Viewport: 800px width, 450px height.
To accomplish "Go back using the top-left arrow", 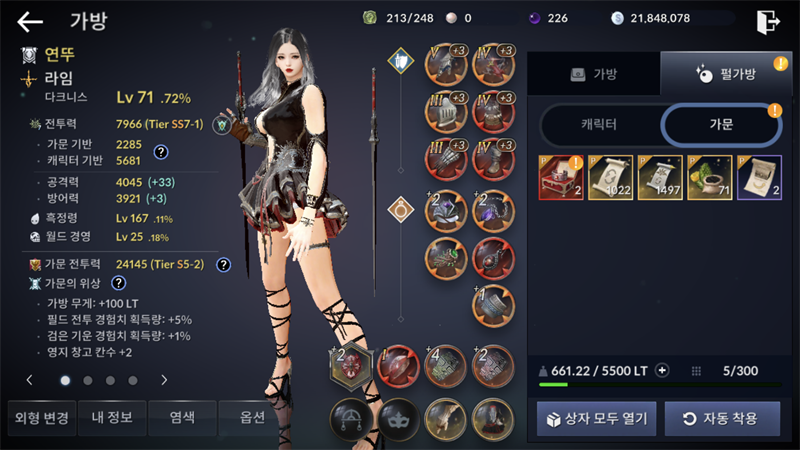I will tap(30, 21).
